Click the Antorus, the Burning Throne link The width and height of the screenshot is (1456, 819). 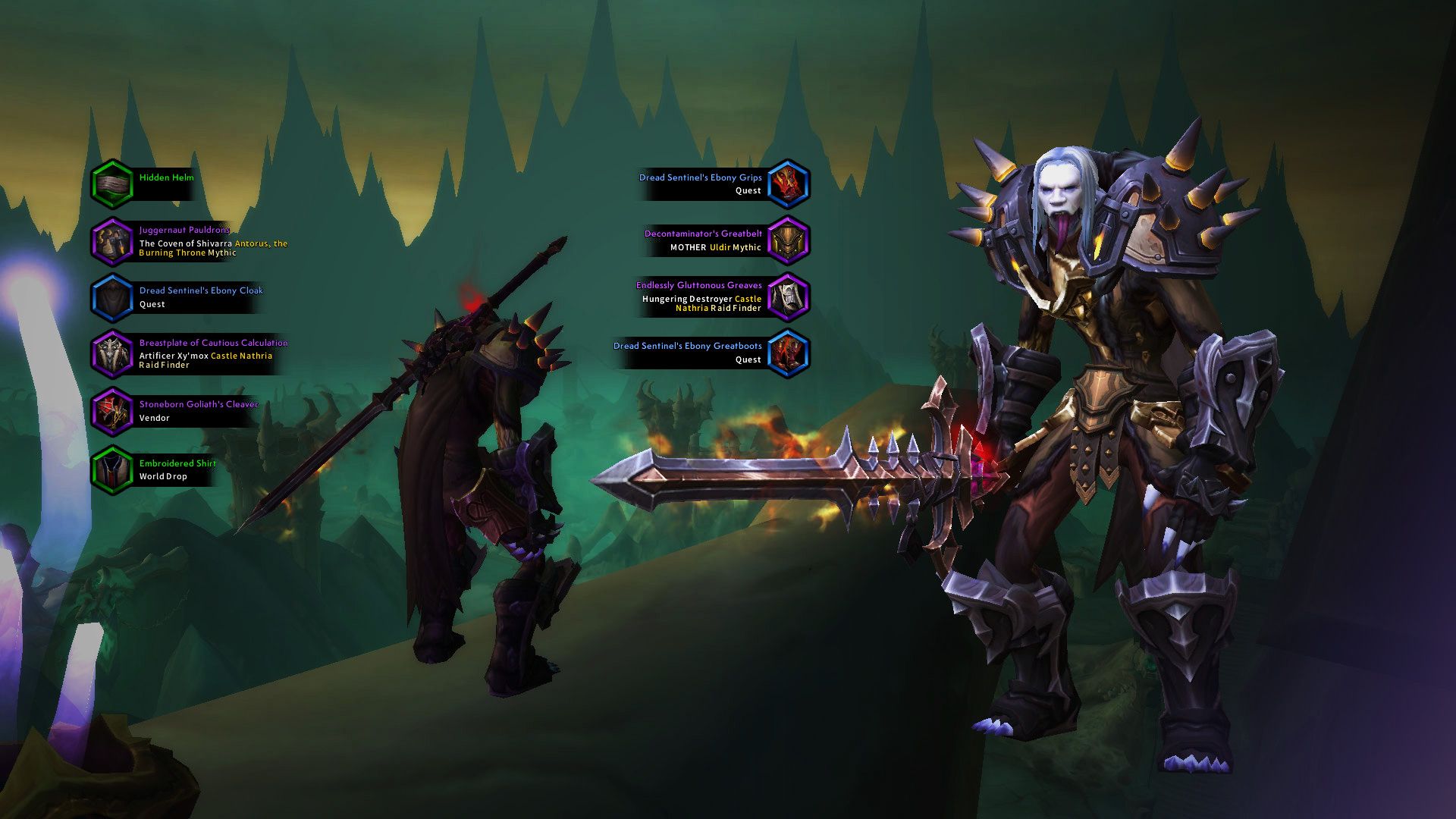260,243
